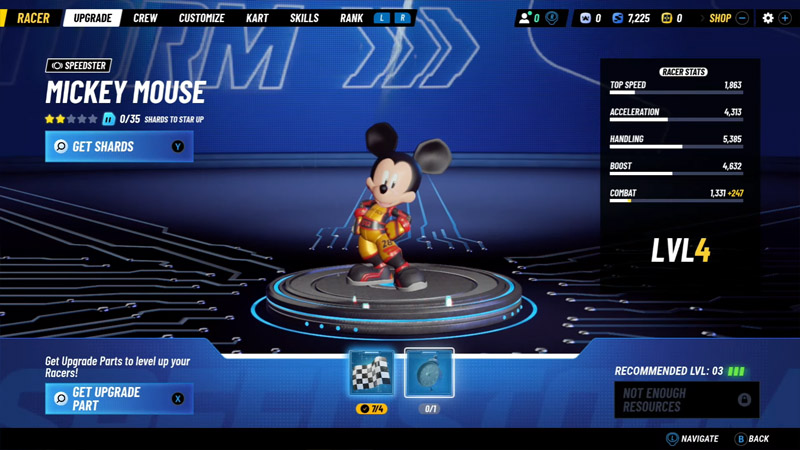Viewport: 800px width, 450px height.
Task: Go back with the Back button
Action: pyautogui.click(x=752, y=438)
